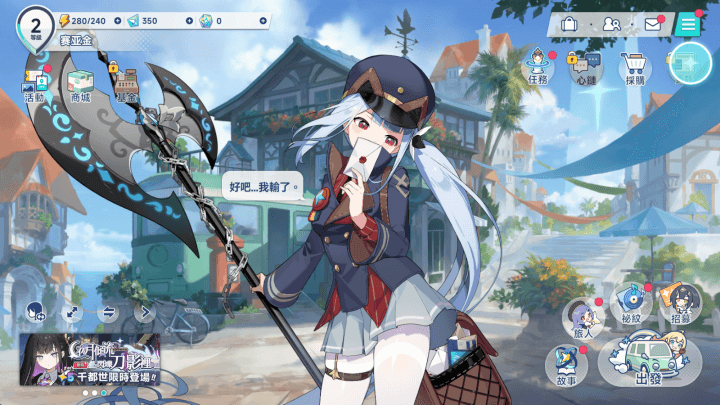
Task: Open the 採購 purchase cart
Action: [x=632, y=69]
